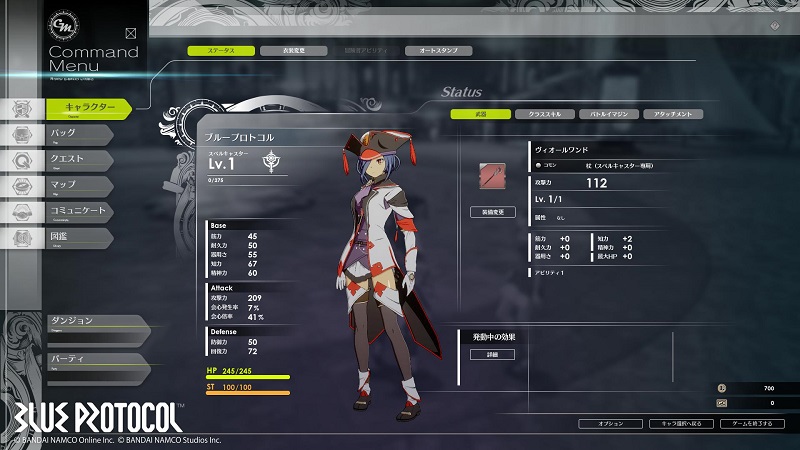This screenshot has height=450, width=800.
Task: Click the 詳細 details button under active effects
Action: coord(492,354)
